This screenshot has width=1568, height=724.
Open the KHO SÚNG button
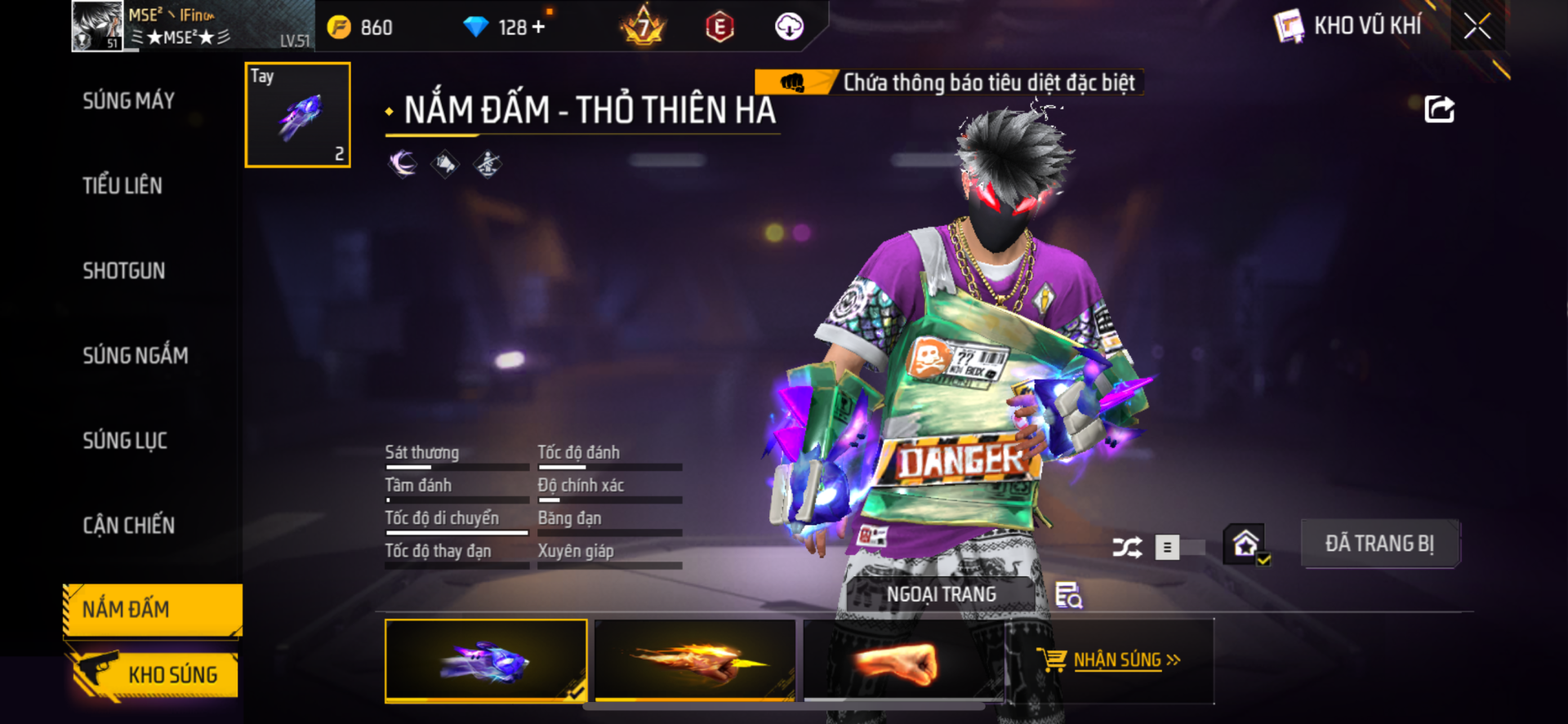(154, 675)
